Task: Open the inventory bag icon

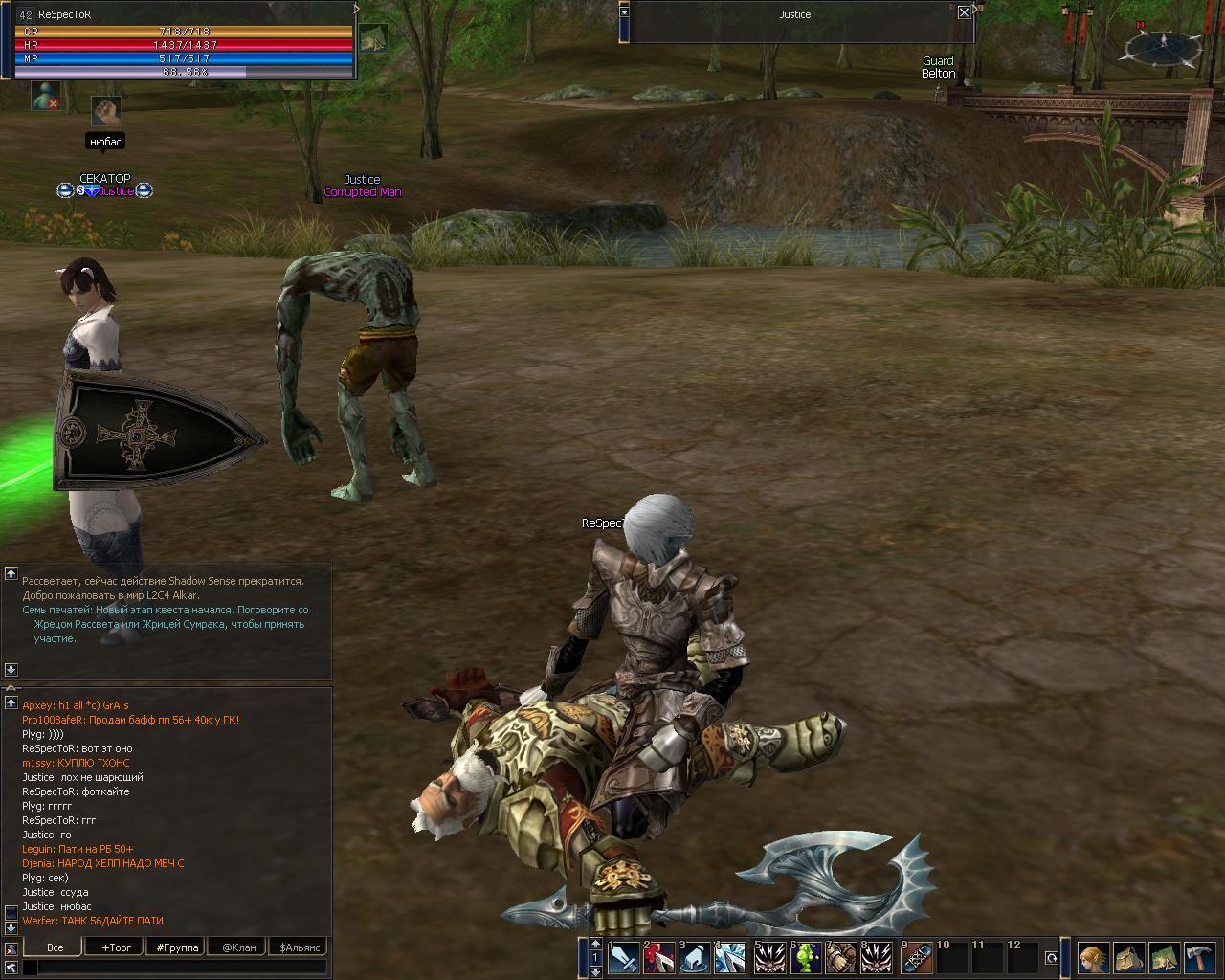Action: point(1128,958)
